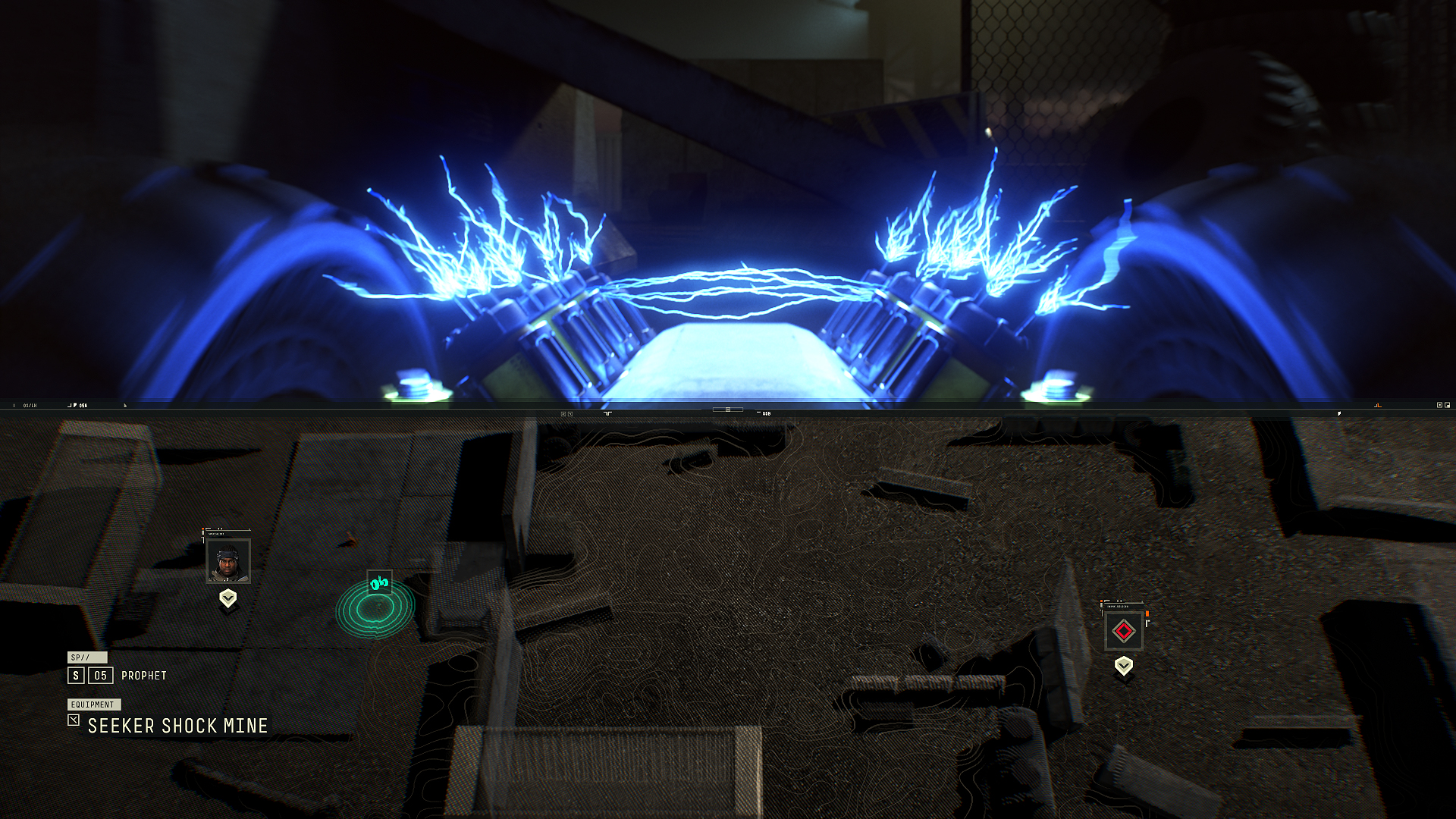Select Prophet's portrait marker on the map

point(228,561)
